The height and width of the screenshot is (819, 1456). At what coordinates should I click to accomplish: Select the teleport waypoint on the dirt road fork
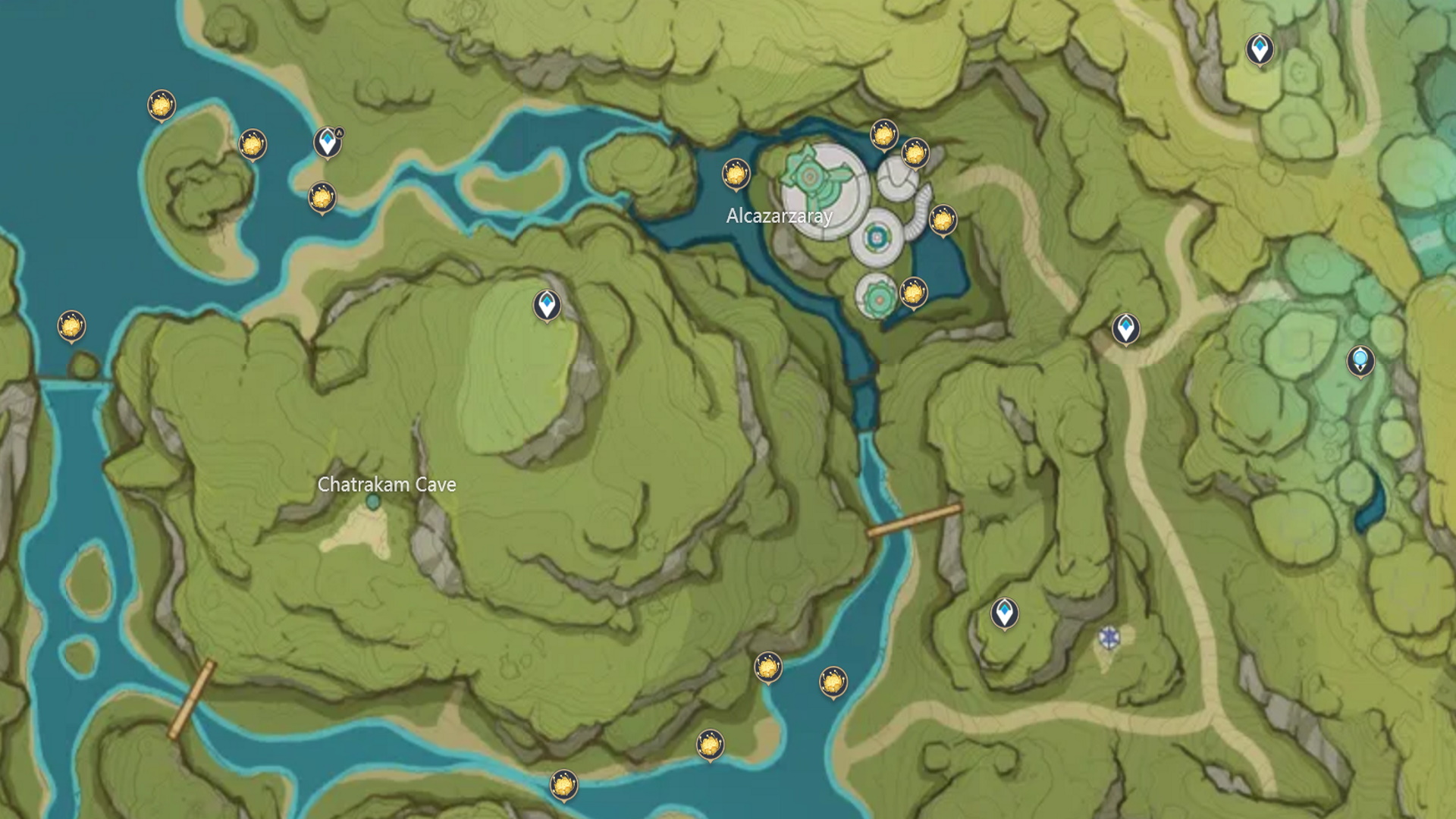click(x=1126, y=328)
